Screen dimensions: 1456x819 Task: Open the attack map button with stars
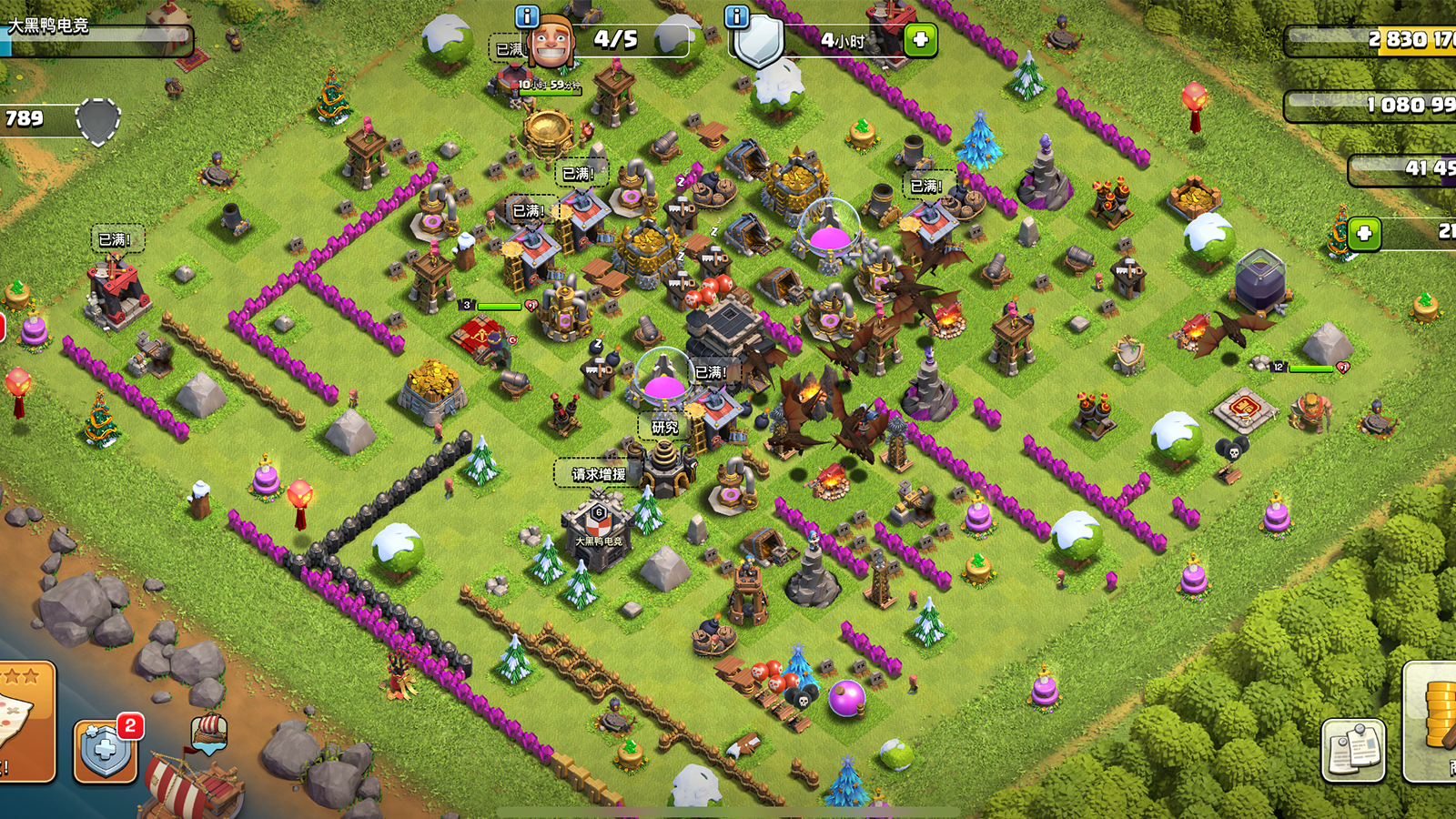click(25, 721)
